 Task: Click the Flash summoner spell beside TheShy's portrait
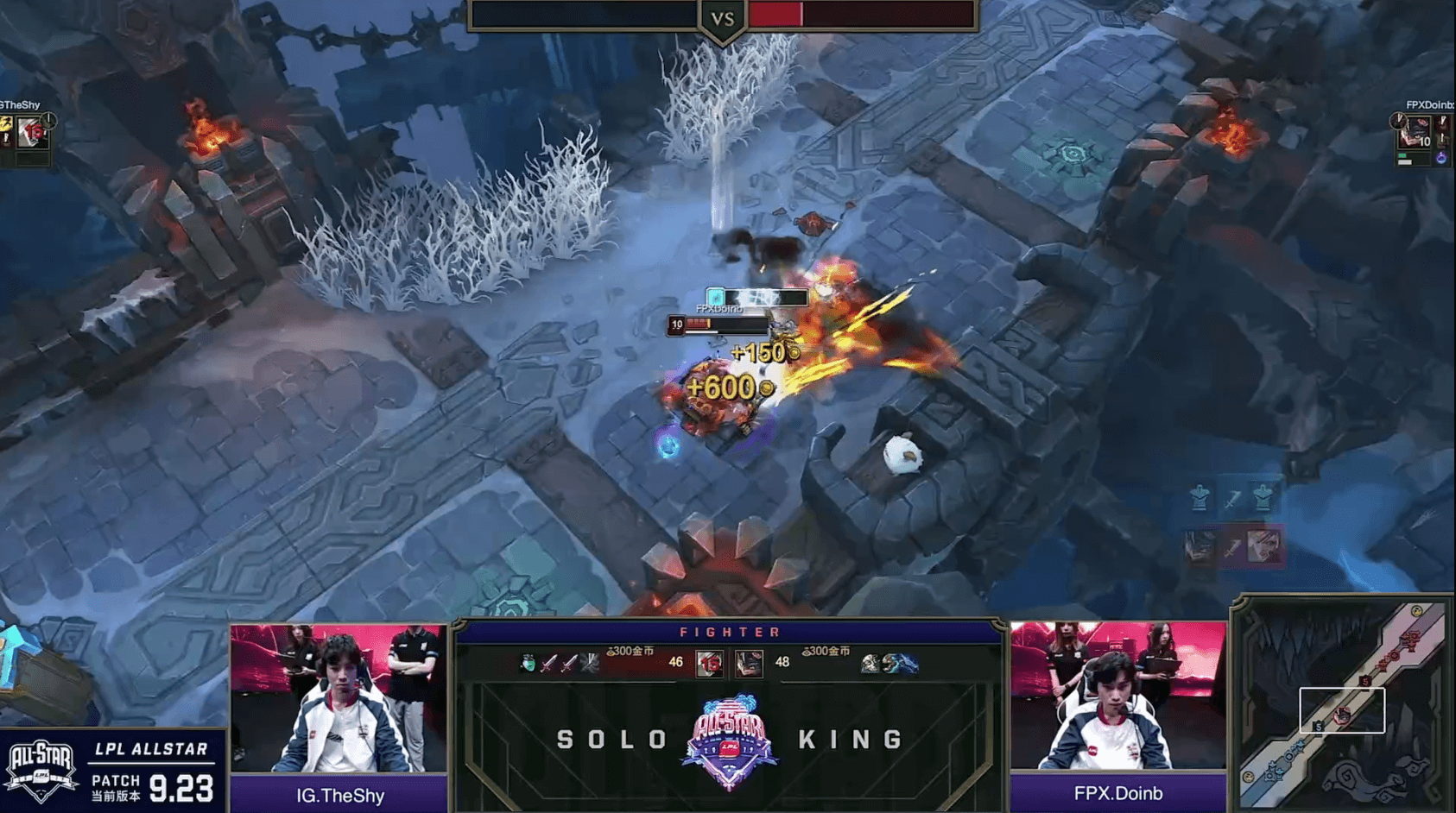point(6,123)
